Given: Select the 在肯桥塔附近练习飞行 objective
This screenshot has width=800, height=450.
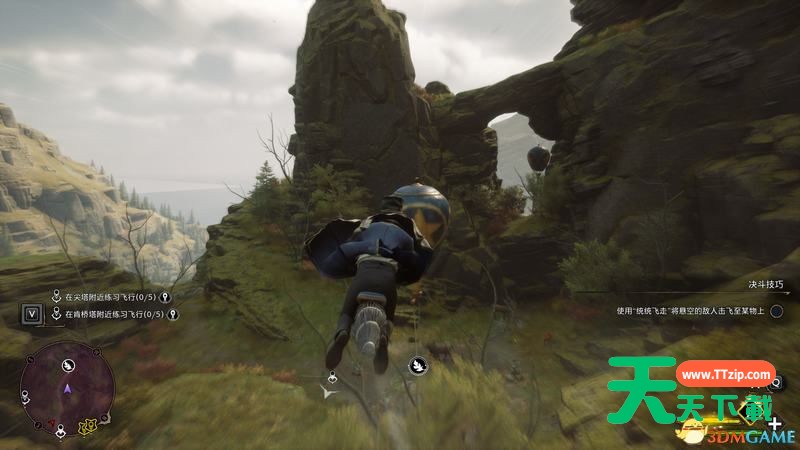Looking at the screenshot, I should tap(112, 314).
